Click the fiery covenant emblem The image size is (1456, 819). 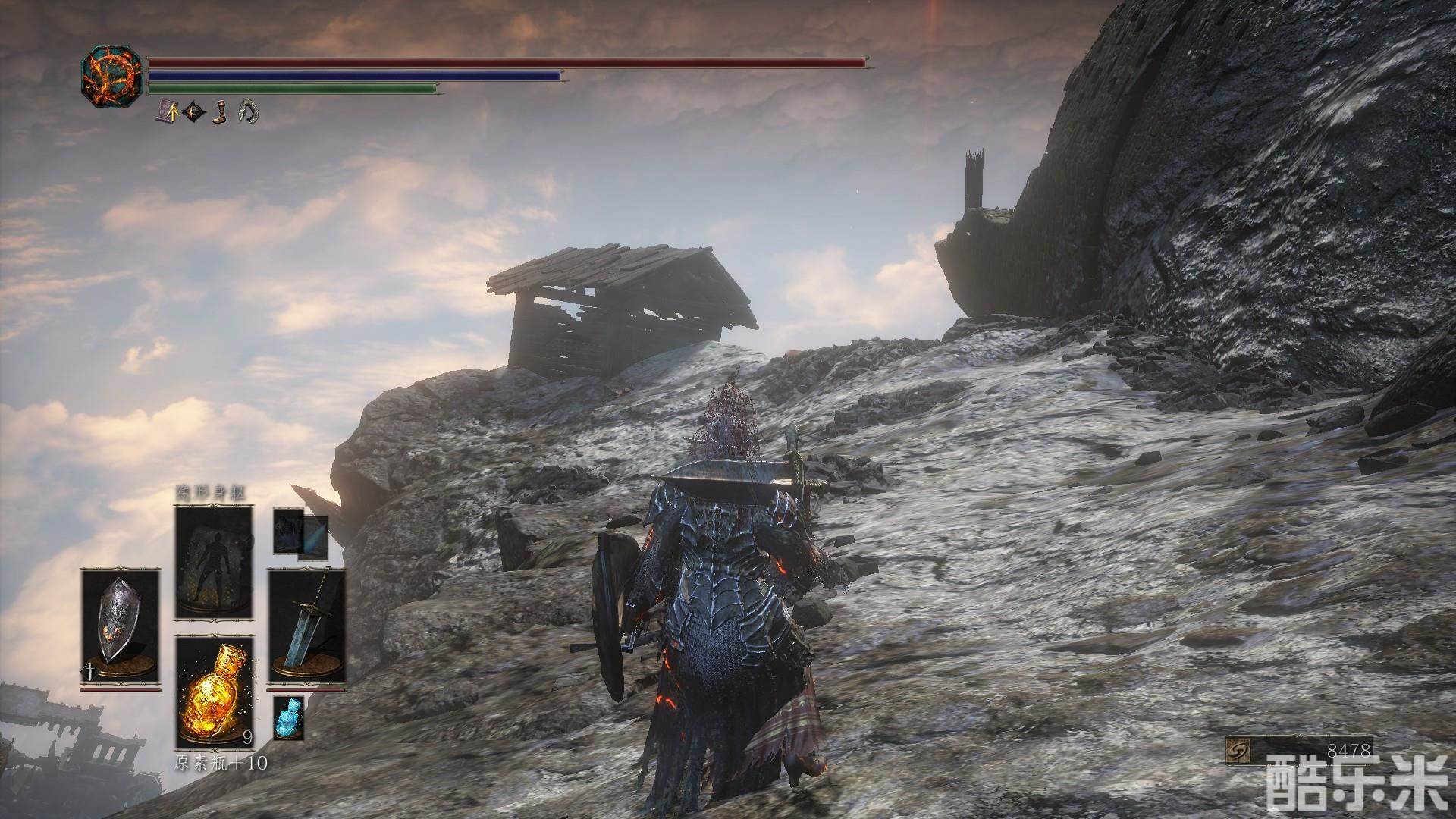point(111,76)
